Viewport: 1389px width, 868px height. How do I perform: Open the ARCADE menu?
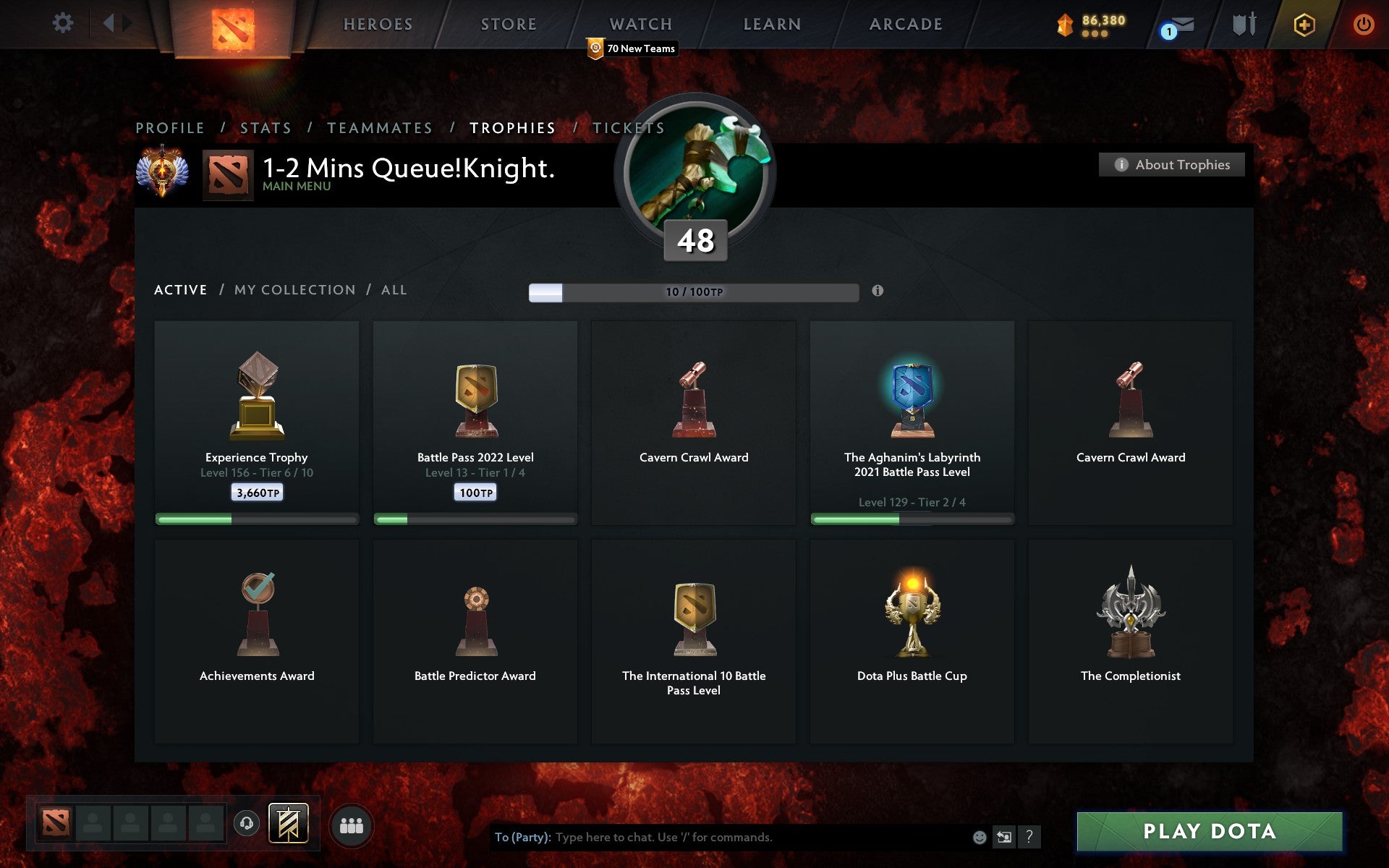[905, 24]
